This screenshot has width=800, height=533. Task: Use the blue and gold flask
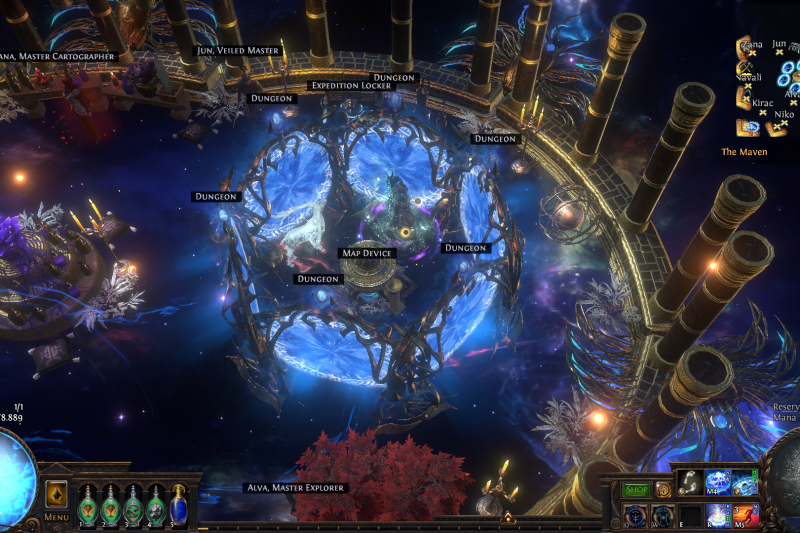click(x=179, y=503)
